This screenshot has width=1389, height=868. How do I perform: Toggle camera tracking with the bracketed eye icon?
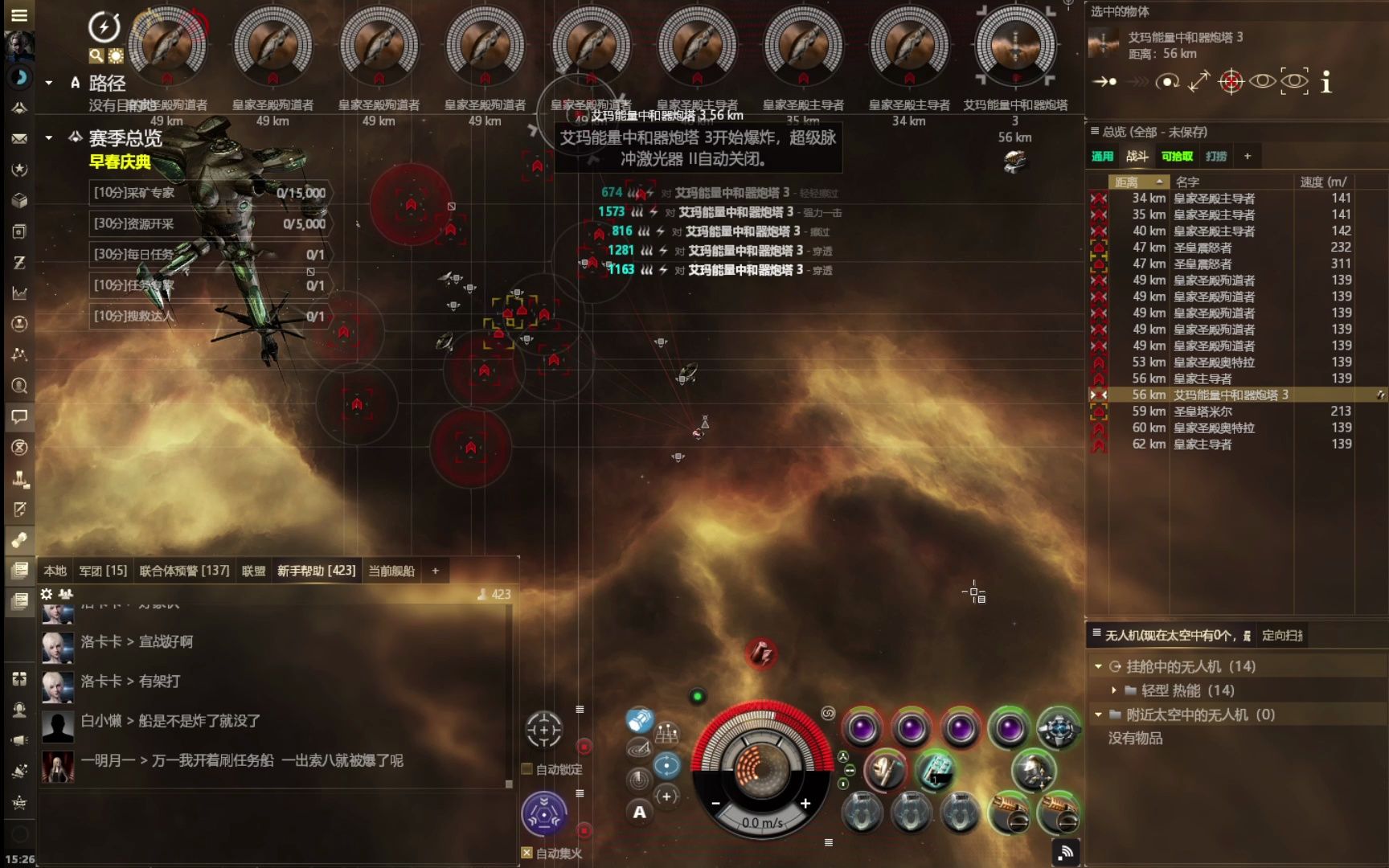[1294, 82]
